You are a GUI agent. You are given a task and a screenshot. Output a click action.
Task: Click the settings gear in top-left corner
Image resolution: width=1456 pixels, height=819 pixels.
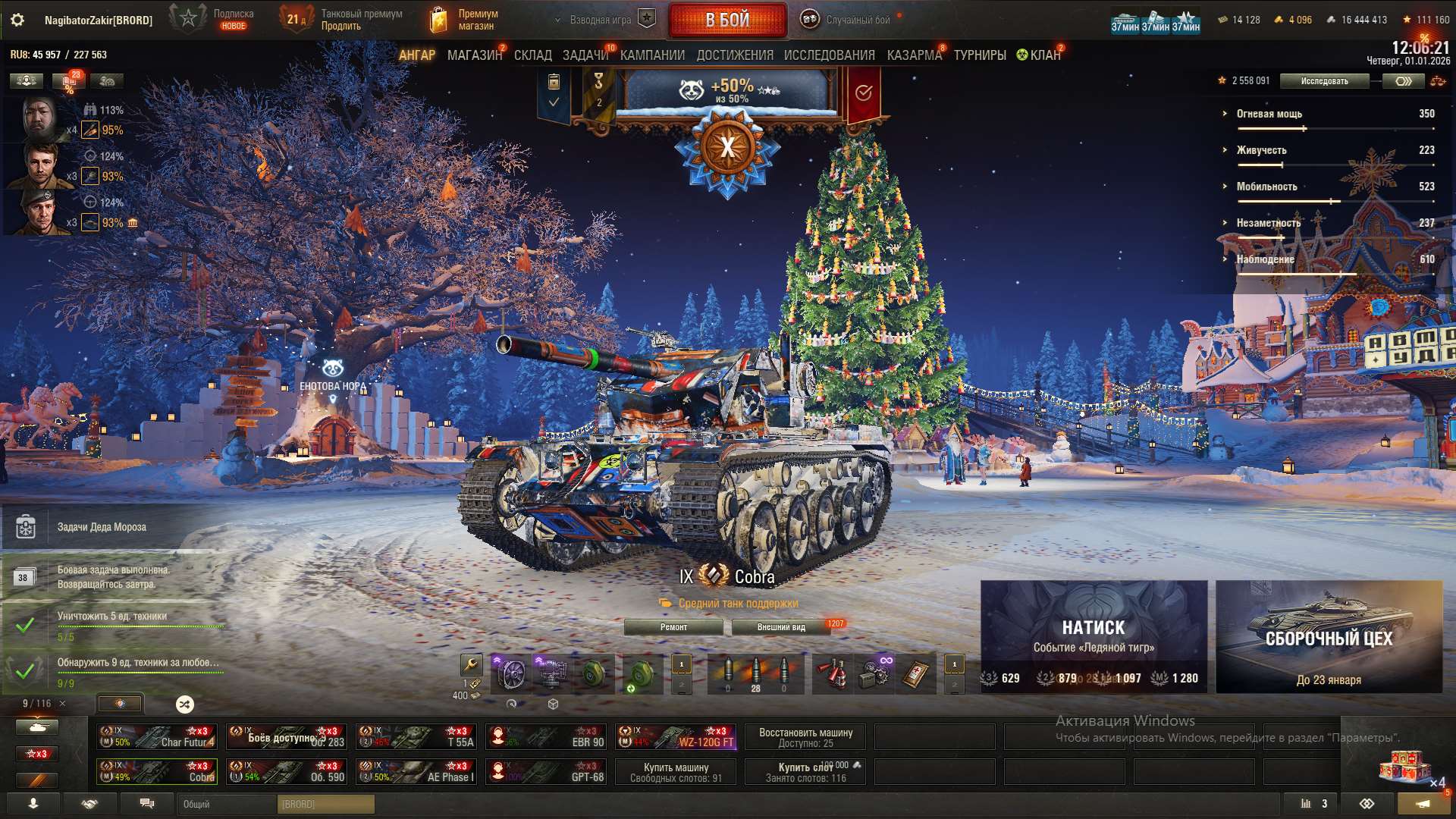click(x=17, y=20)
